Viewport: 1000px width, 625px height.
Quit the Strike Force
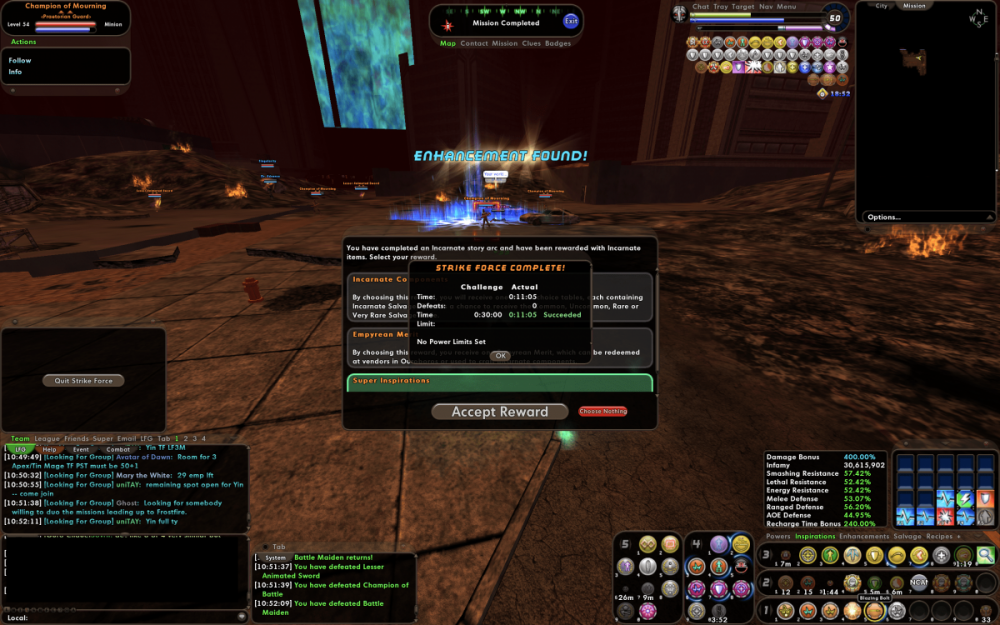click(x=84, y=380)
